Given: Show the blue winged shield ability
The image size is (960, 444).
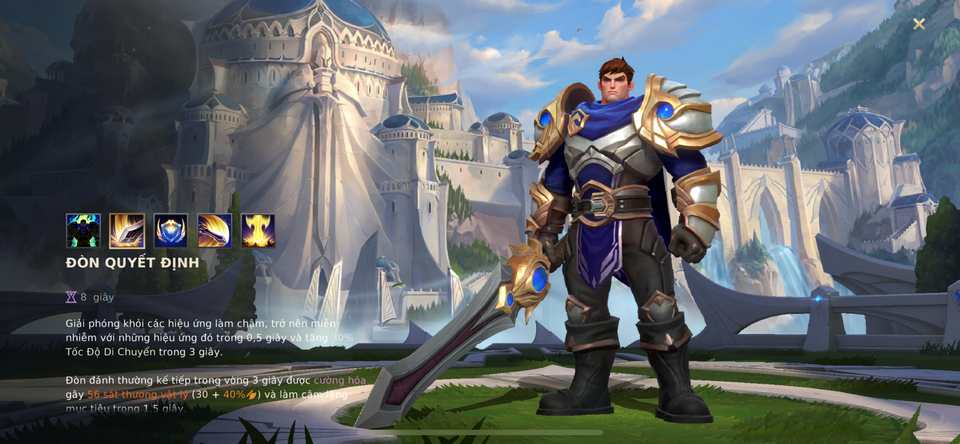Looking at the screenshot, I should (x=171, y=231).
